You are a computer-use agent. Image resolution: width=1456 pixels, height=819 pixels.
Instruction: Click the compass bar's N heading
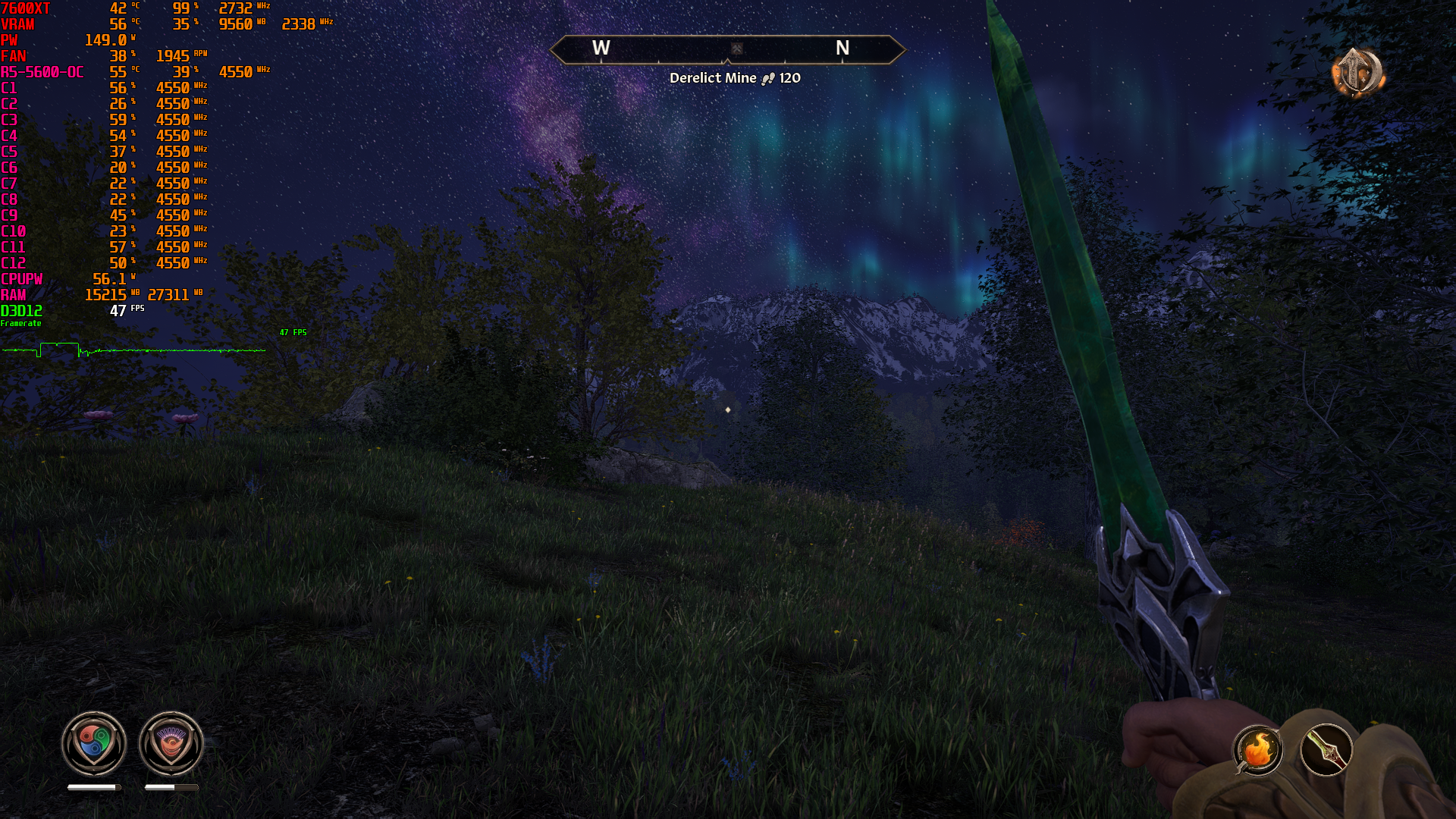tap(843, 49)
